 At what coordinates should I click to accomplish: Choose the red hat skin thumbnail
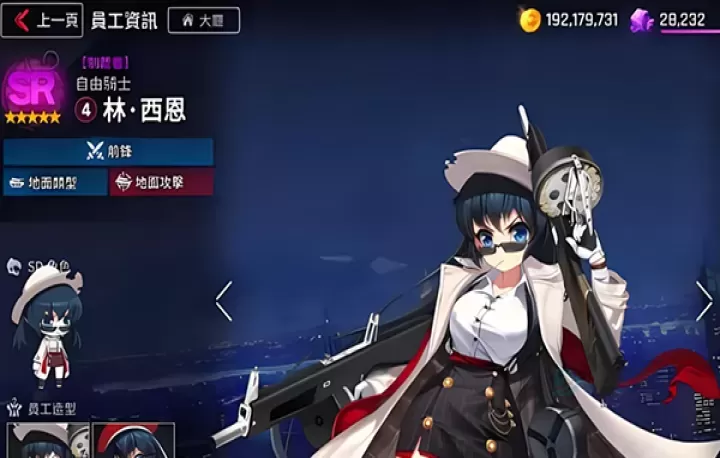click(133, 440)
